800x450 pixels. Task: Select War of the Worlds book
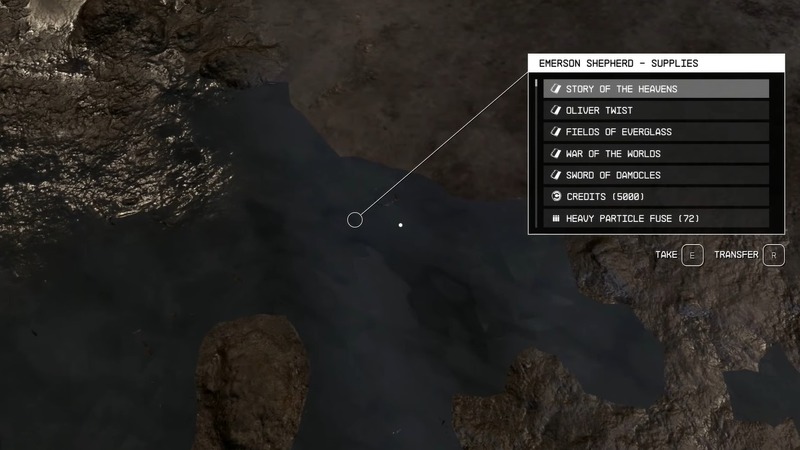(655, 154)
